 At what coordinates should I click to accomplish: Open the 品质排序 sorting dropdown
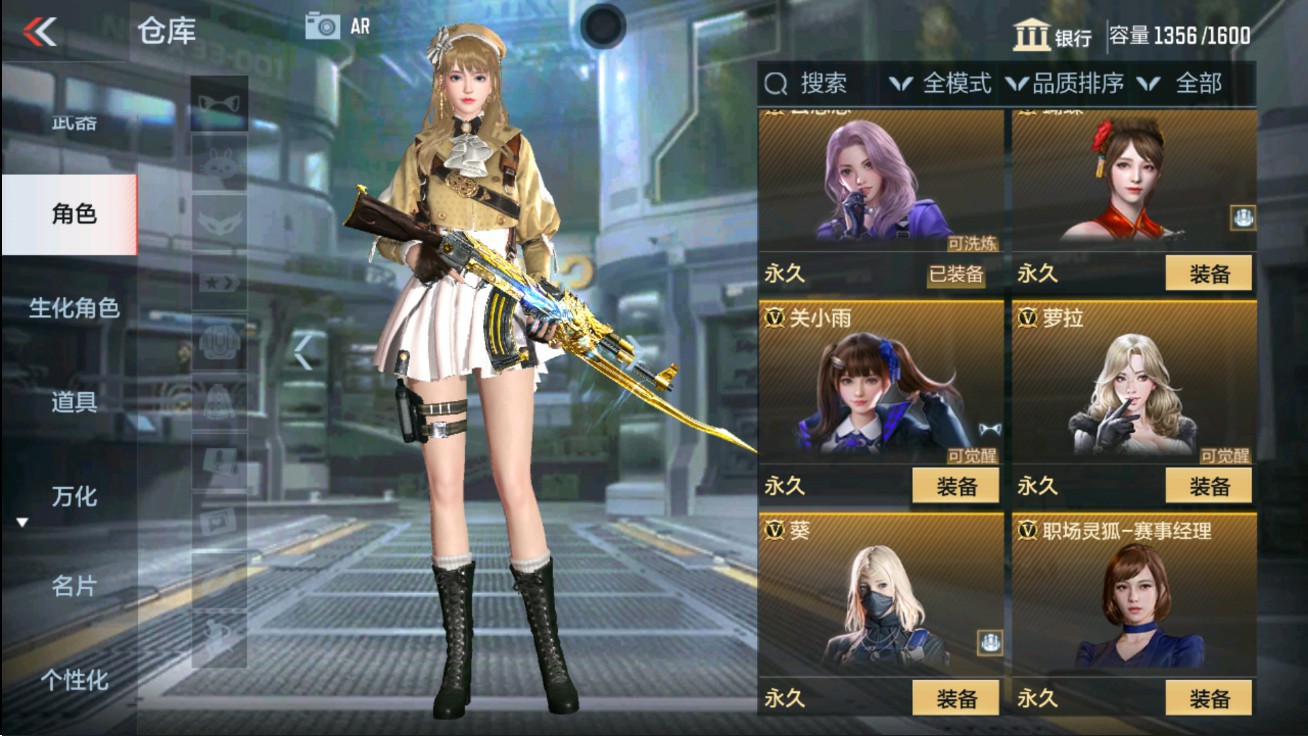(x=1079, y=84)
